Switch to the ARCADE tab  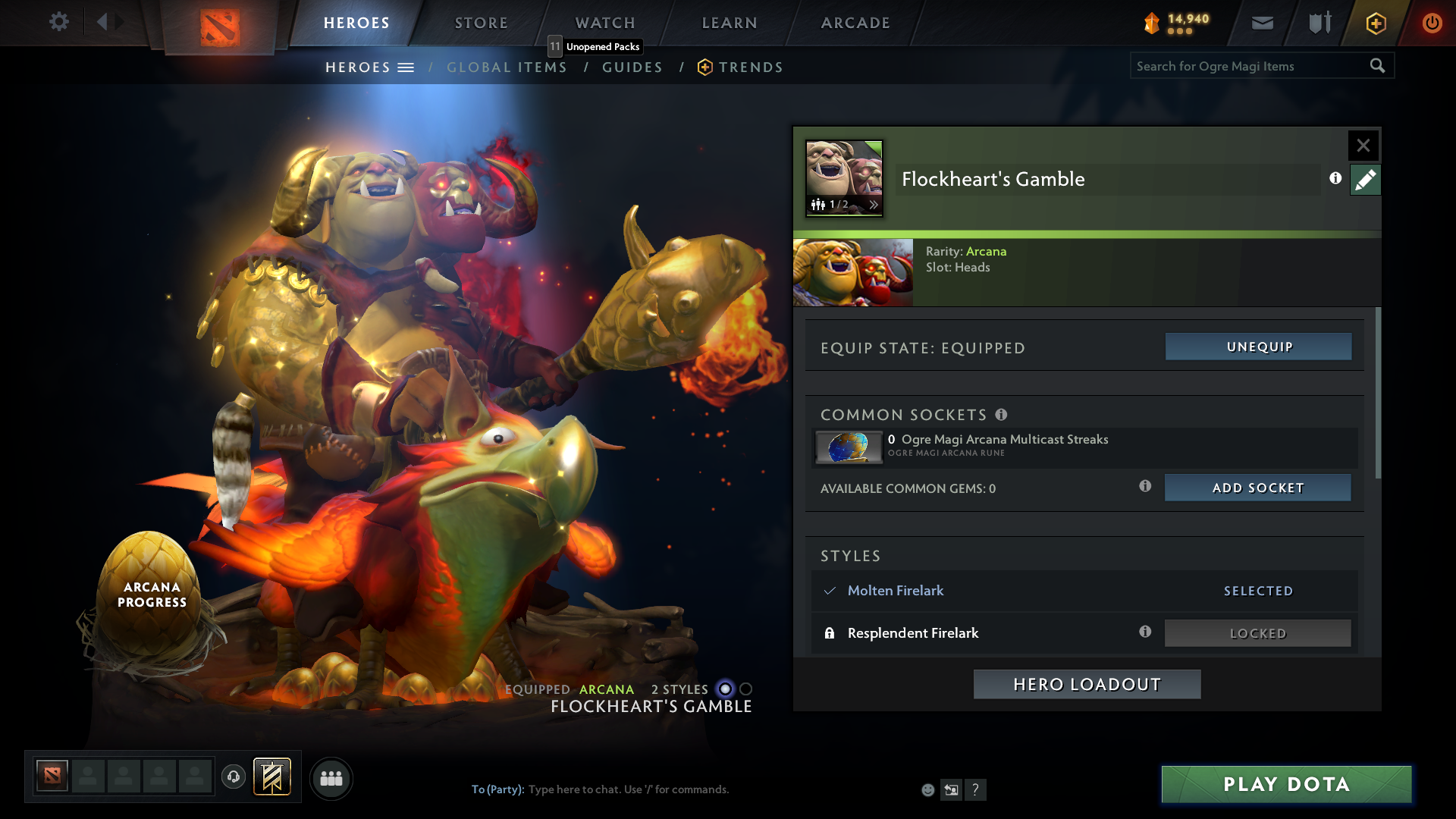click(854, 23)
